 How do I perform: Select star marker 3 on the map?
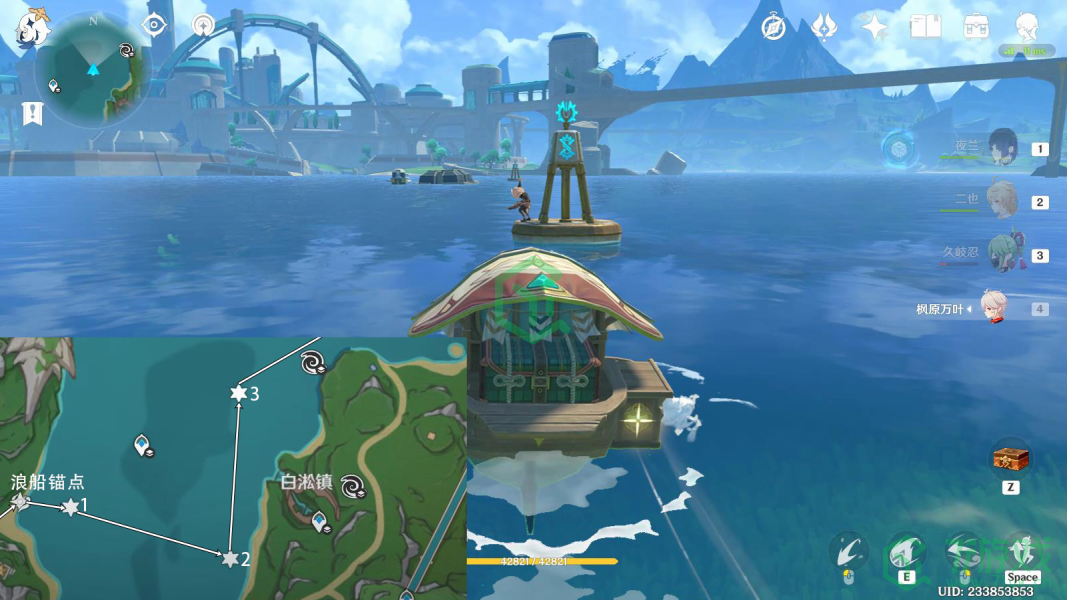tap(238, 394)
